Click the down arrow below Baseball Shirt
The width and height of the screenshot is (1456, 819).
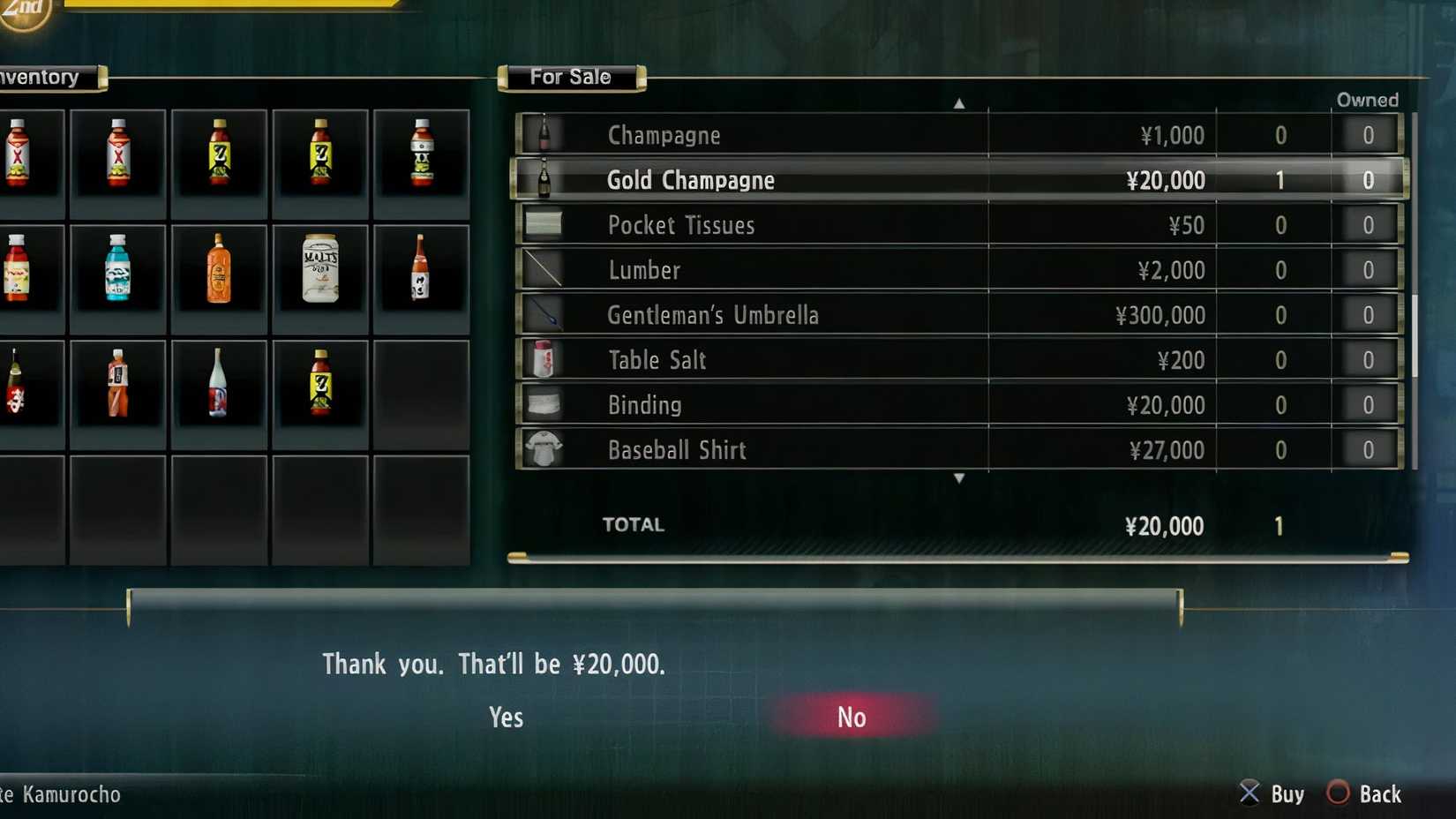point(960,477)
